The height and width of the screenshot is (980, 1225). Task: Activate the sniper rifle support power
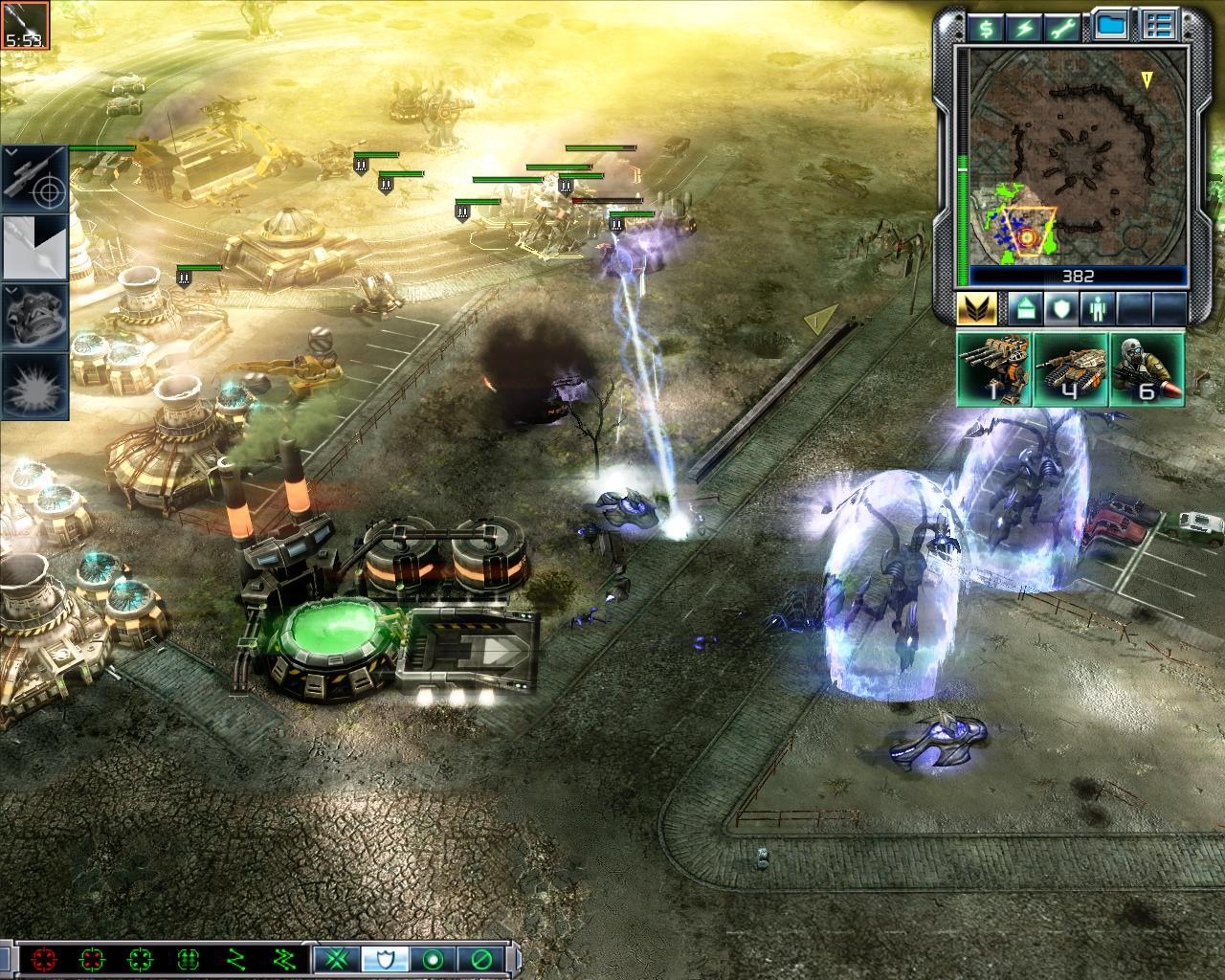tap(35, 179)
